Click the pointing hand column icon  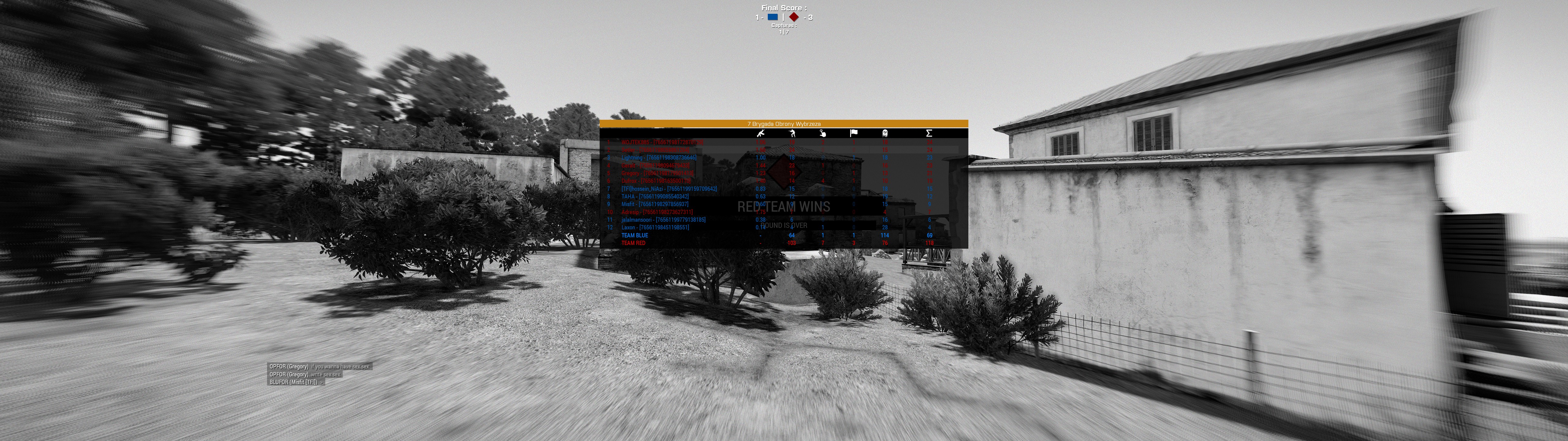pyautogui.click(x=823, y=133)
